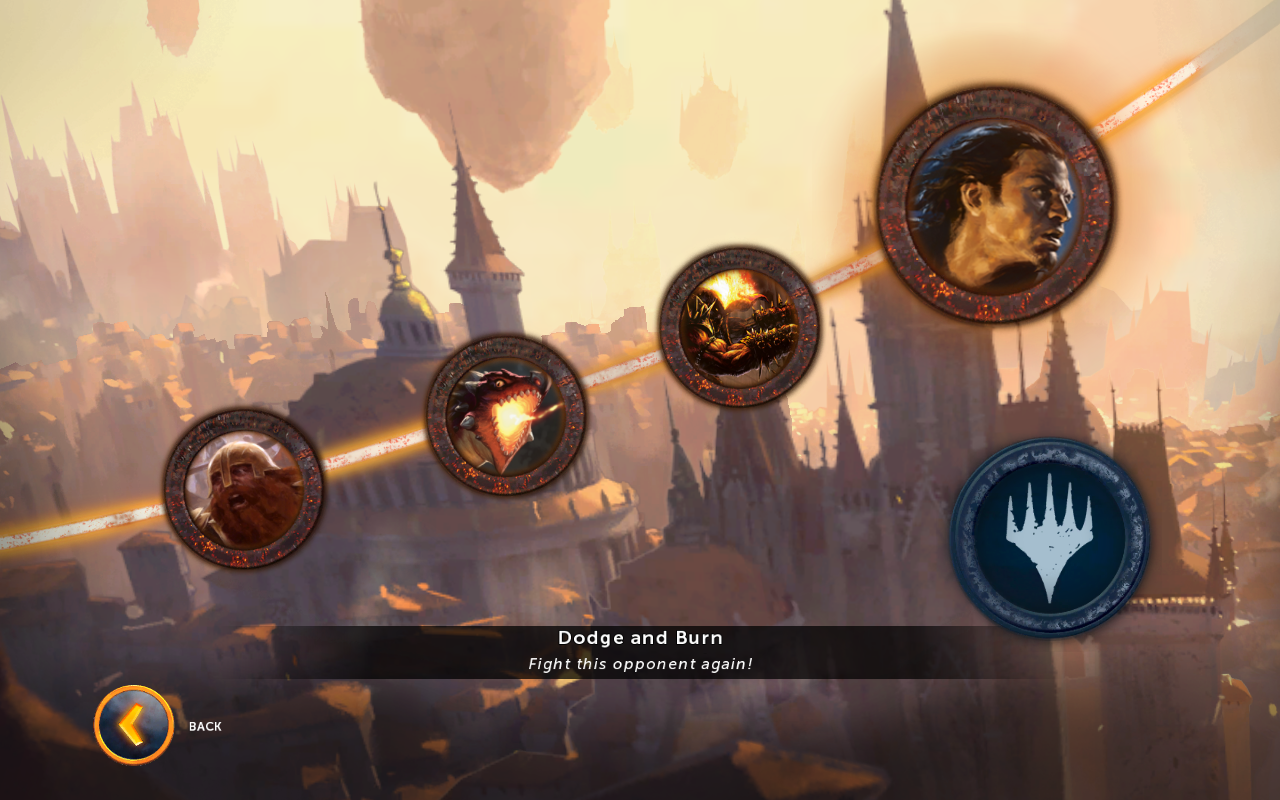Select the bearded dwarf opponent node
This screenshot has width=1280, height=800.
[x=243, y=489]
